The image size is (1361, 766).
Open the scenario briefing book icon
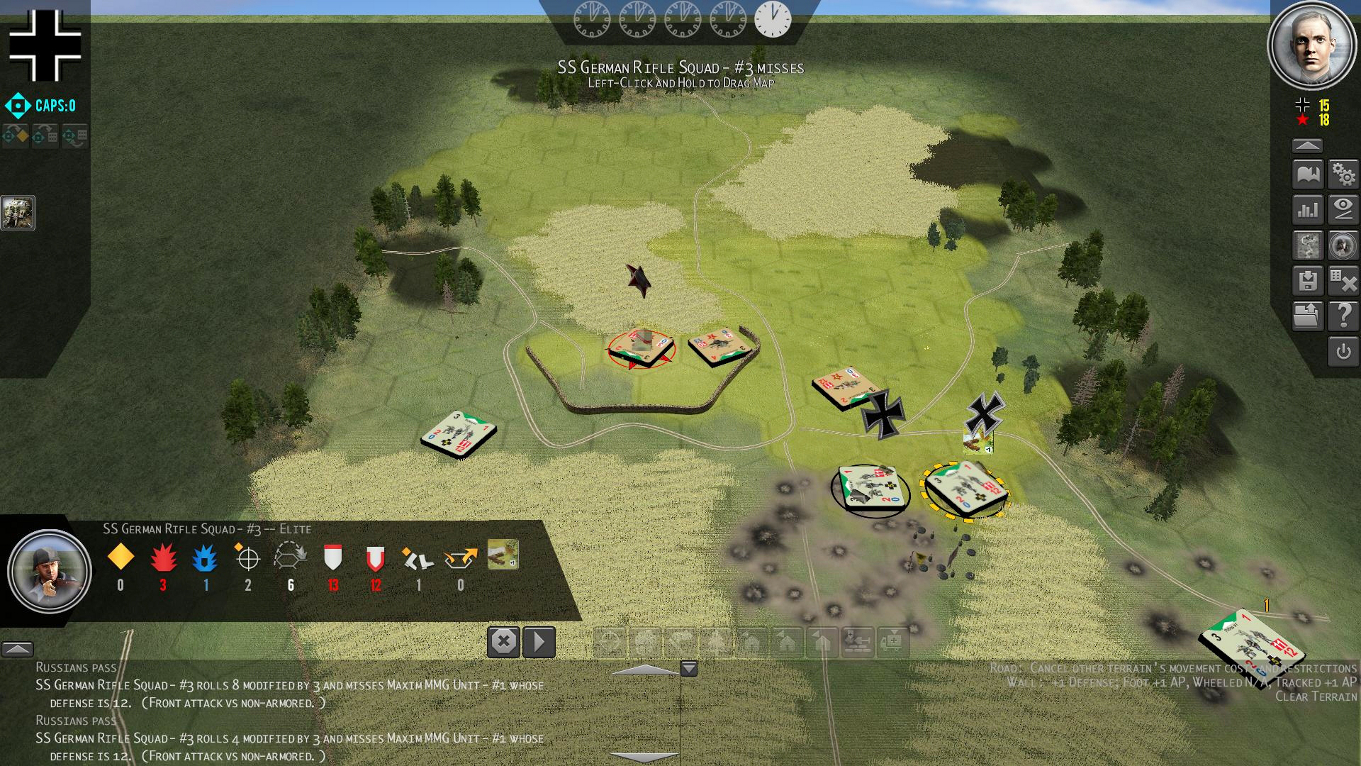(1307, 173)
